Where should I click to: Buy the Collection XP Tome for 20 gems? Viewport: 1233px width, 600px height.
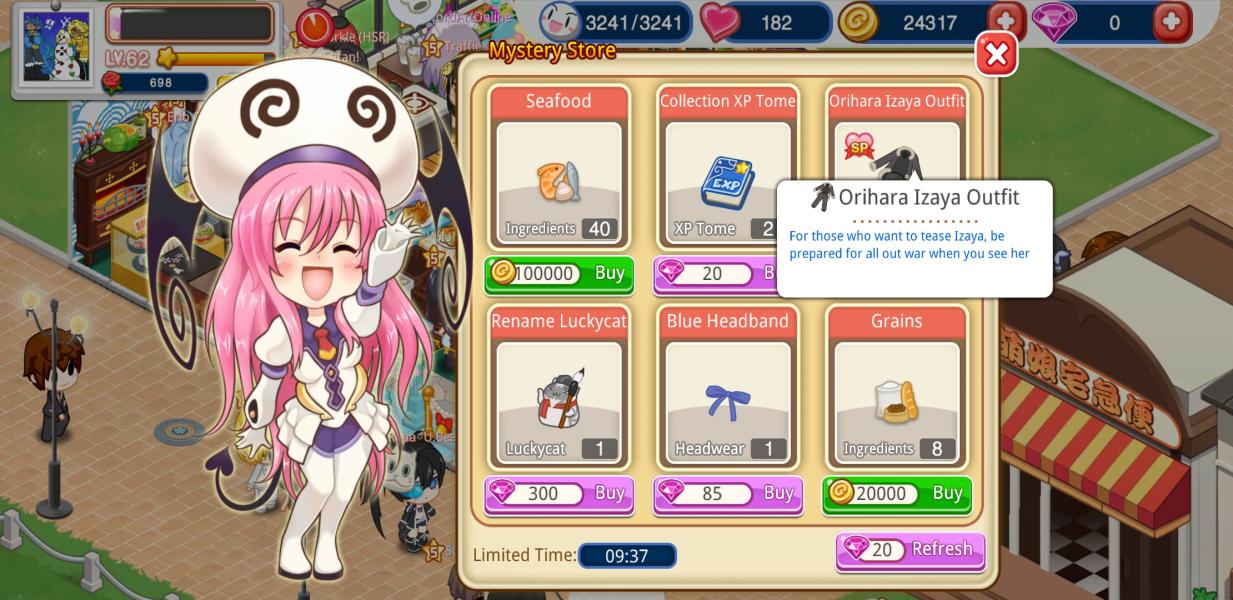point(714,274)
